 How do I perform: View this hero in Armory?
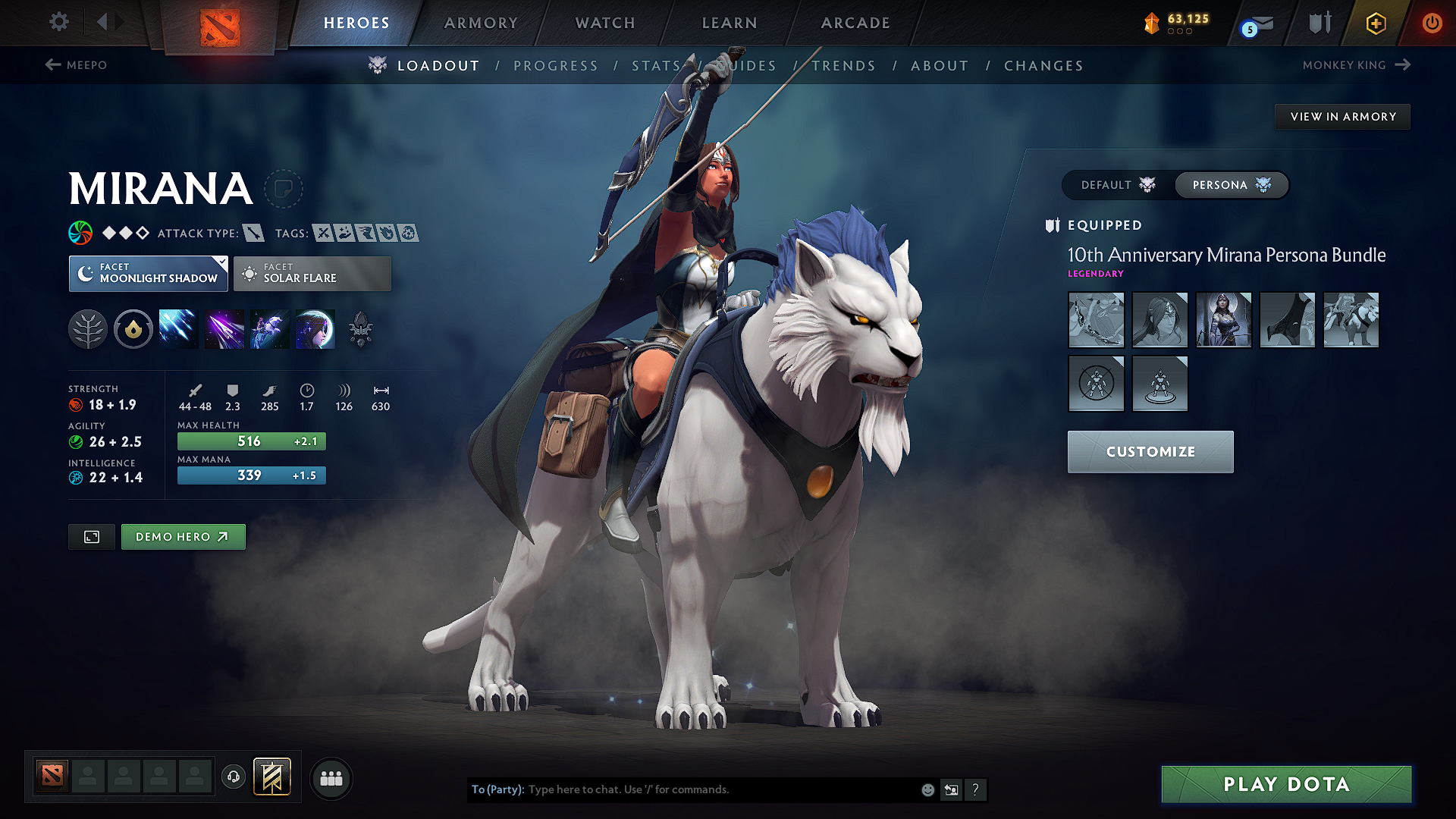[1343, 117]
